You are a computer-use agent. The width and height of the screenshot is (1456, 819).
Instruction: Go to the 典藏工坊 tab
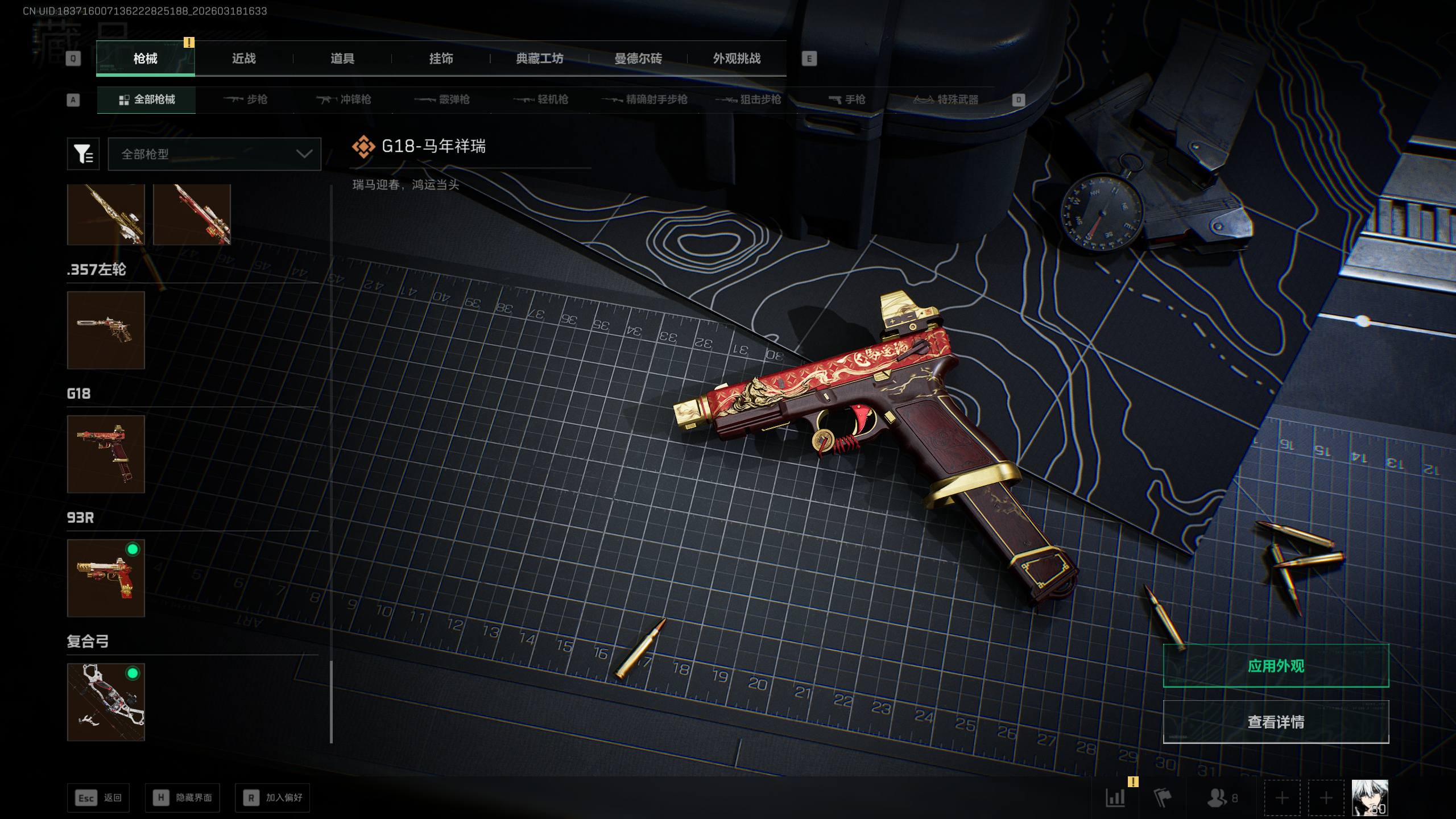click(539, 59)
